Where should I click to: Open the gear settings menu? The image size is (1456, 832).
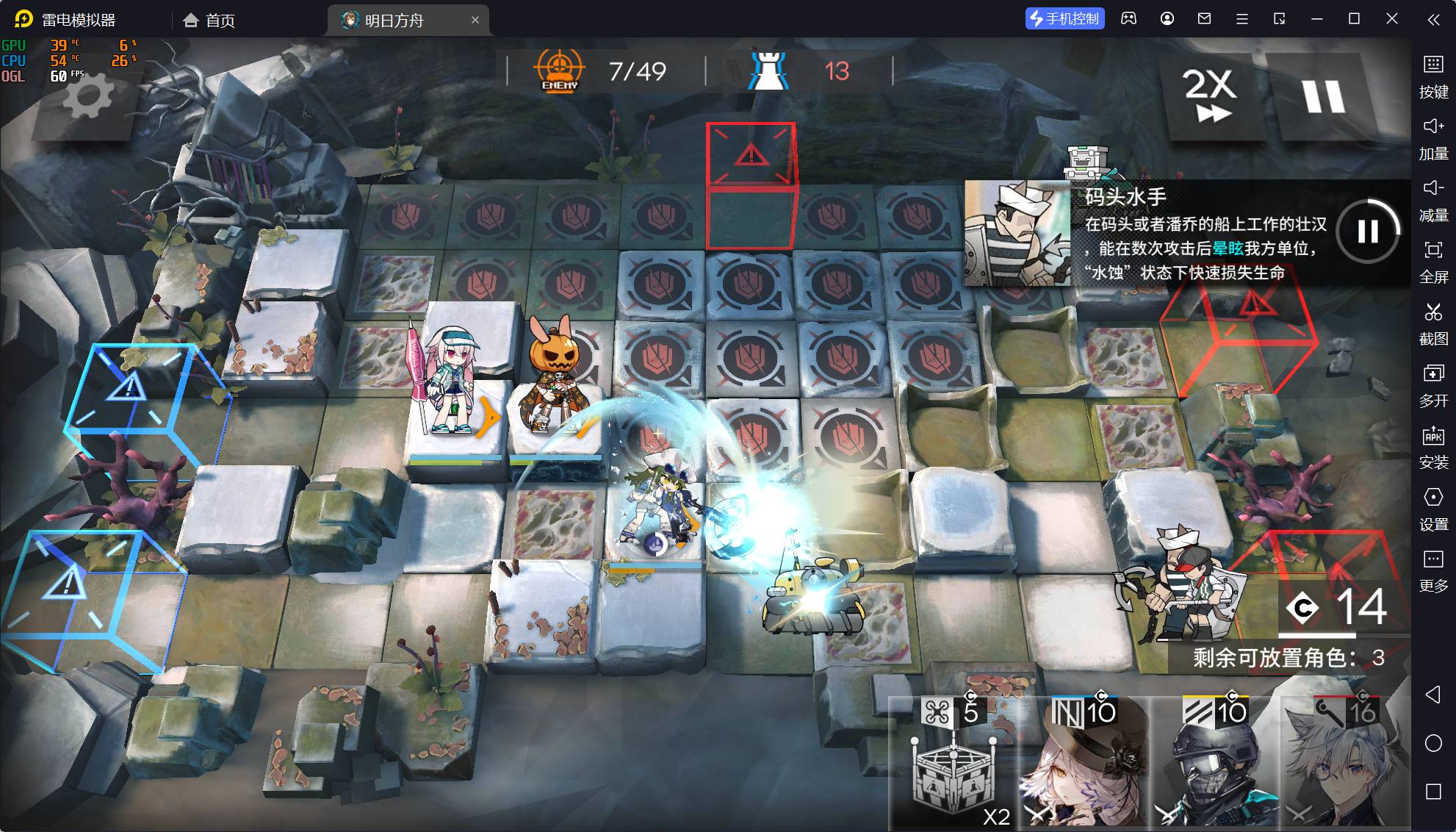pos(88,97)
